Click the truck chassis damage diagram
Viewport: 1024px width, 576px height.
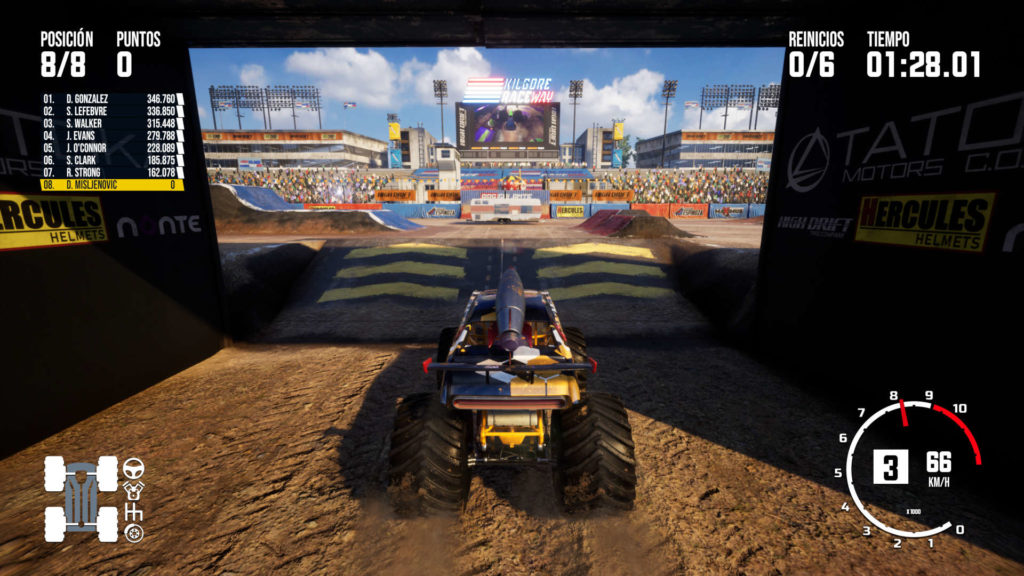coord(80,498)
